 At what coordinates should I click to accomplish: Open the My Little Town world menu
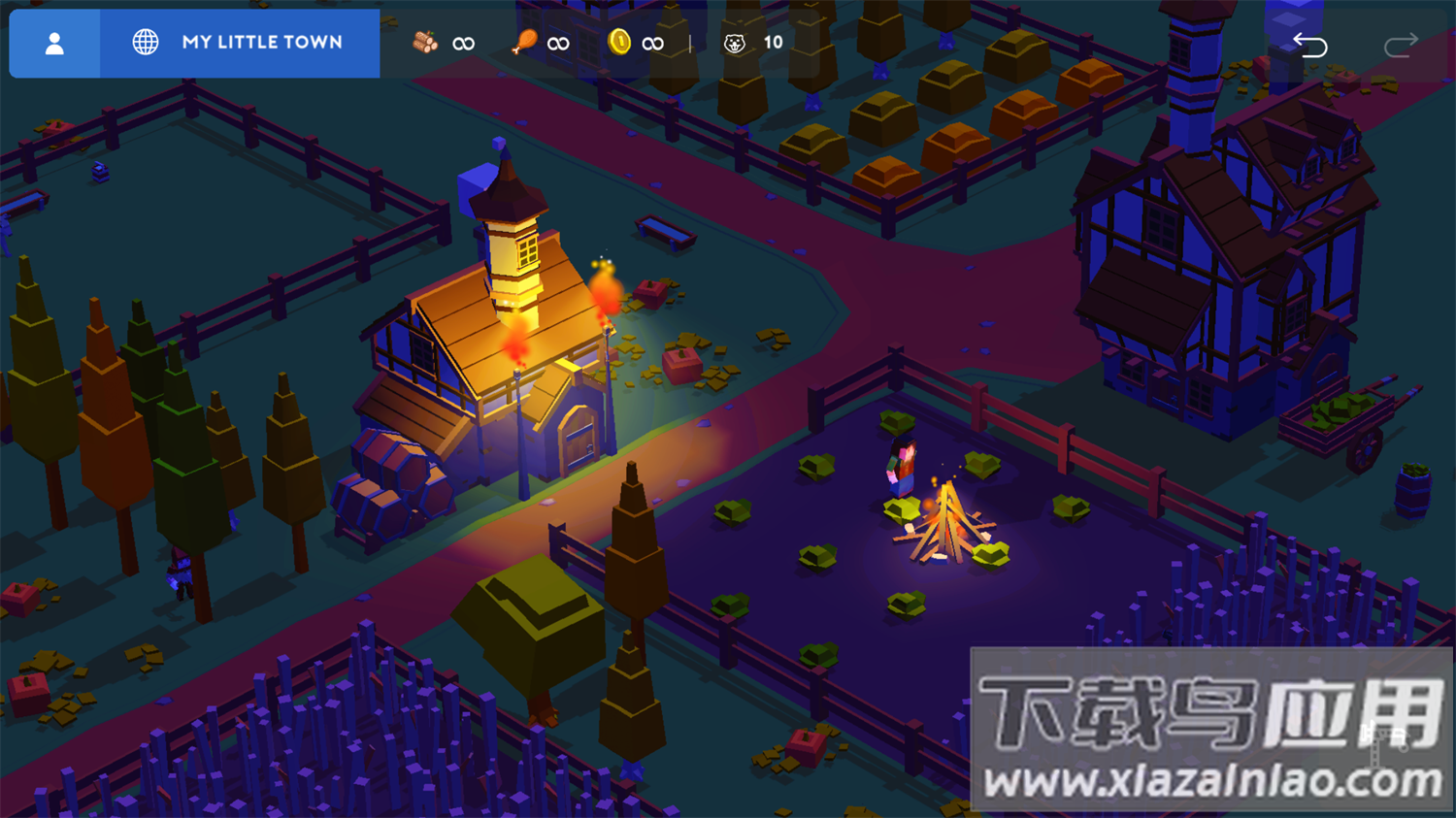point(240,44)
